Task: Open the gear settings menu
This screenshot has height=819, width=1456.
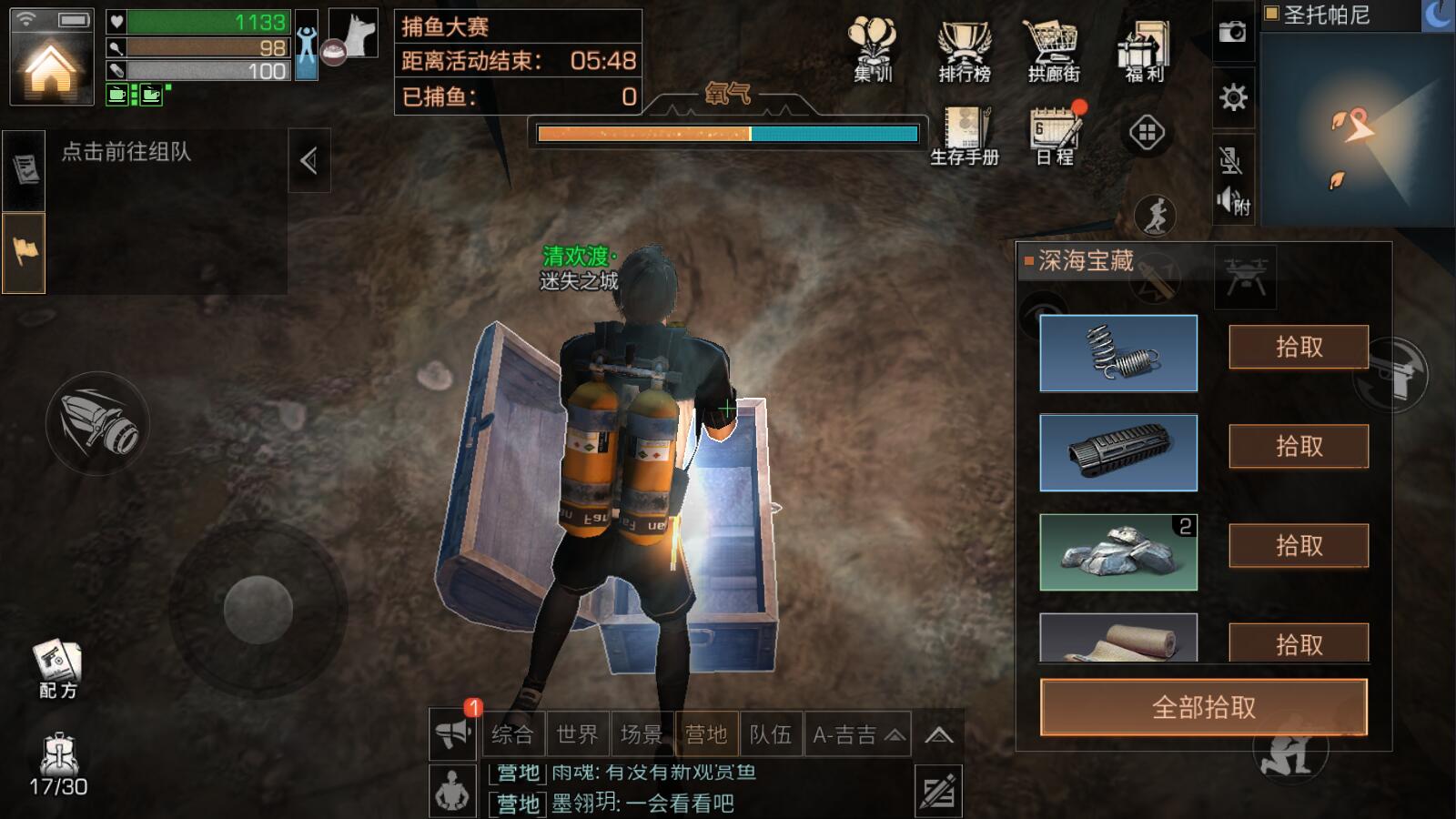Action: tap(1233, 96)
